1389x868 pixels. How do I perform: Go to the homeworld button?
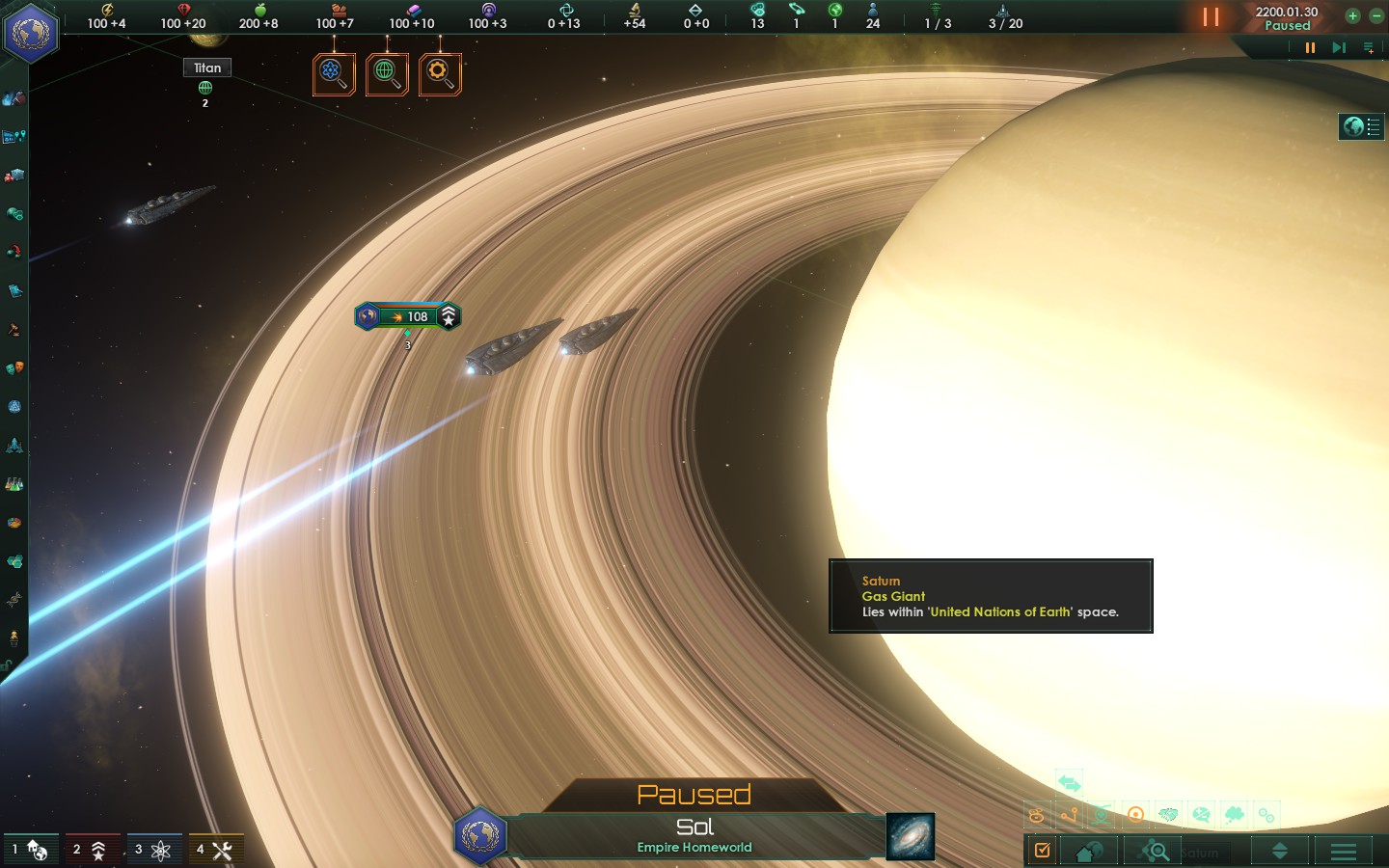(1089, 851)
